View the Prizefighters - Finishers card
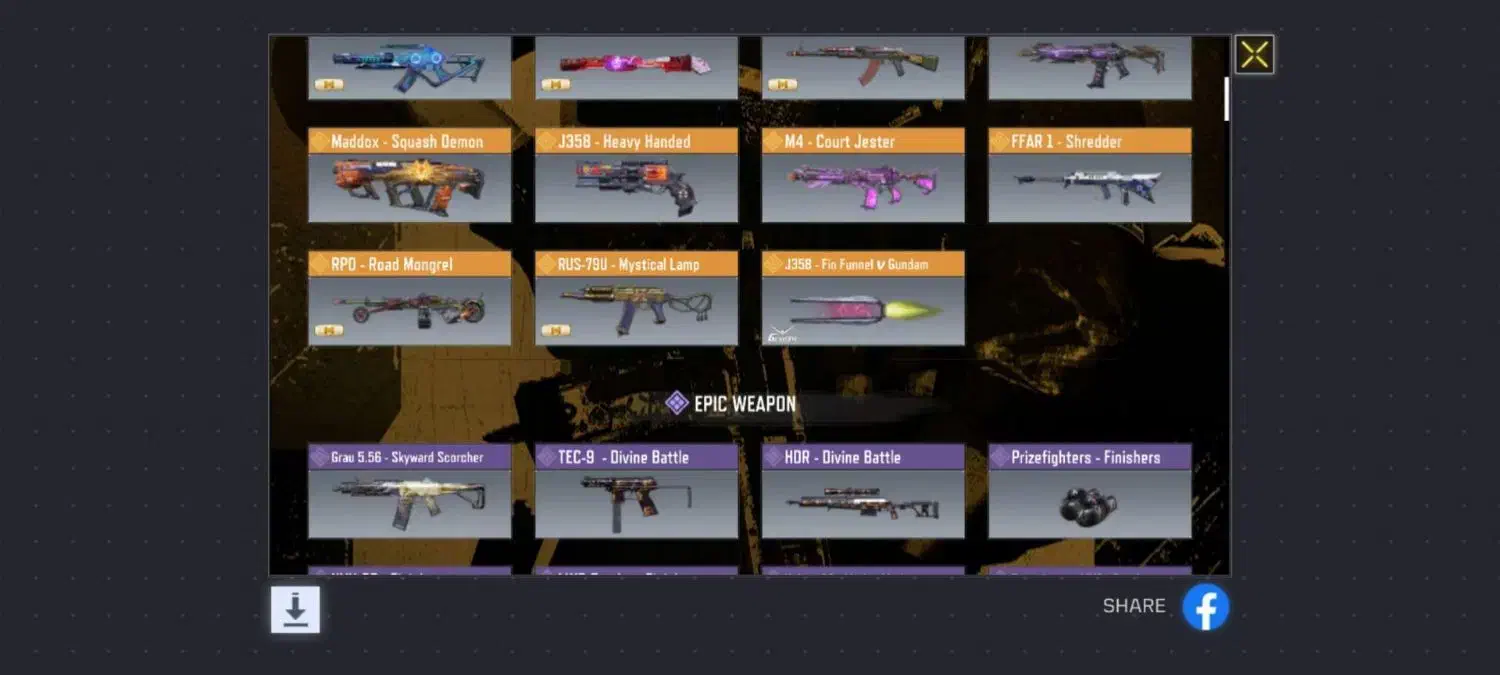1500x675 pixels. [x=1090, y=492]
